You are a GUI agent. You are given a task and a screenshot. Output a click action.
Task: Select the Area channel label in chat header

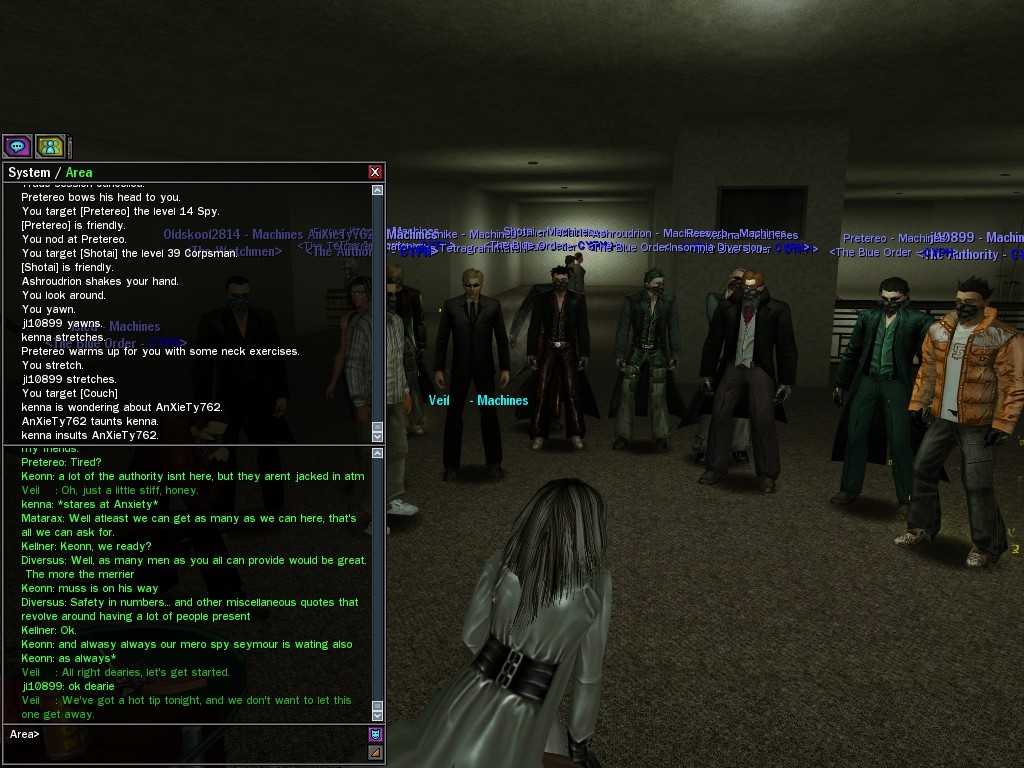[79, 172]
